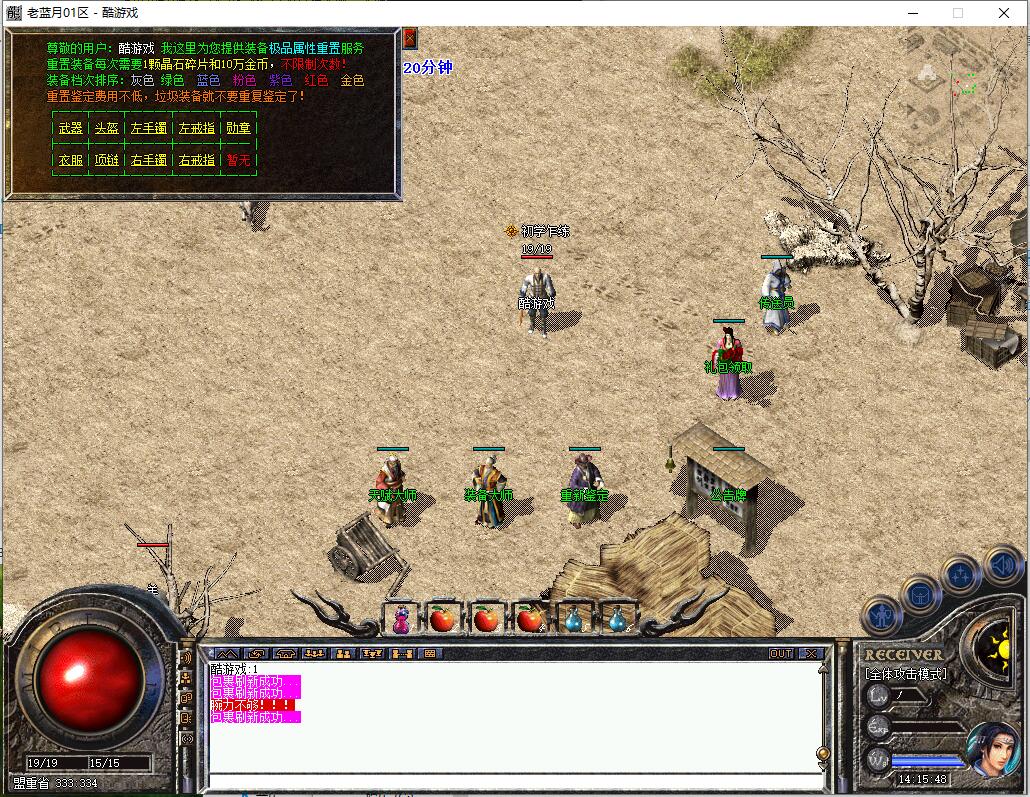The width and height of the screenshot is (1030, 797).
Task: Open the skills icon with four stars
Action: click(x=961, y=575)
